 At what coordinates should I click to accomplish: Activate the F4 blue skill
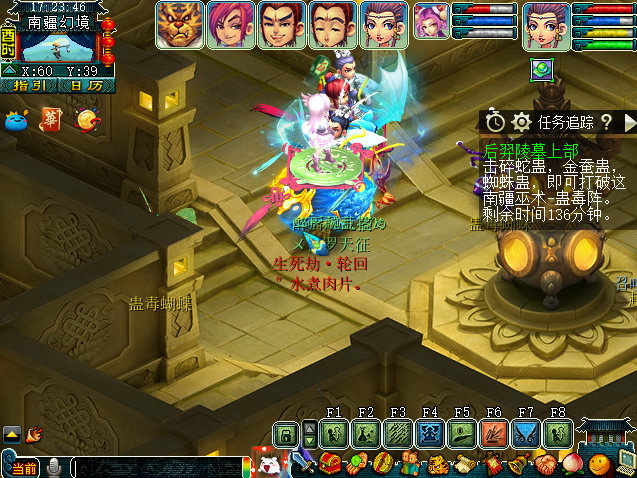click(430, 434)
